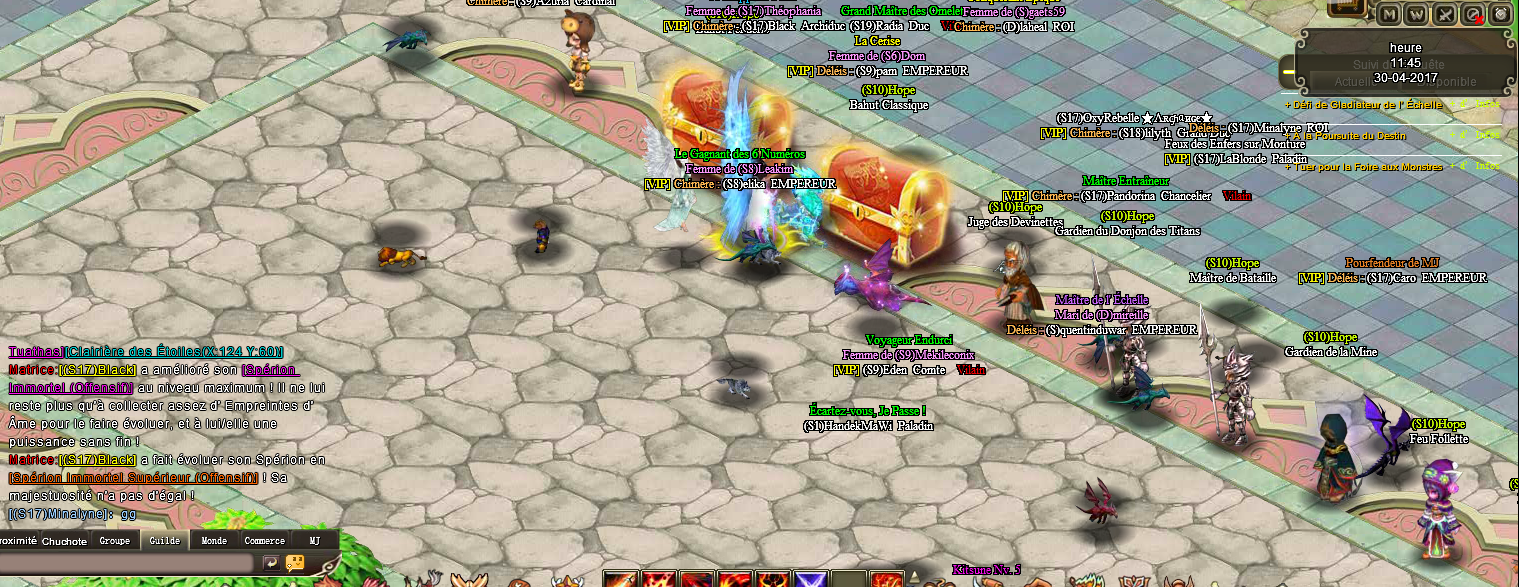Click the chat send arrow button
This screenshot has width=1519, height=587.
pyautogui.click(x=271, y=563)
